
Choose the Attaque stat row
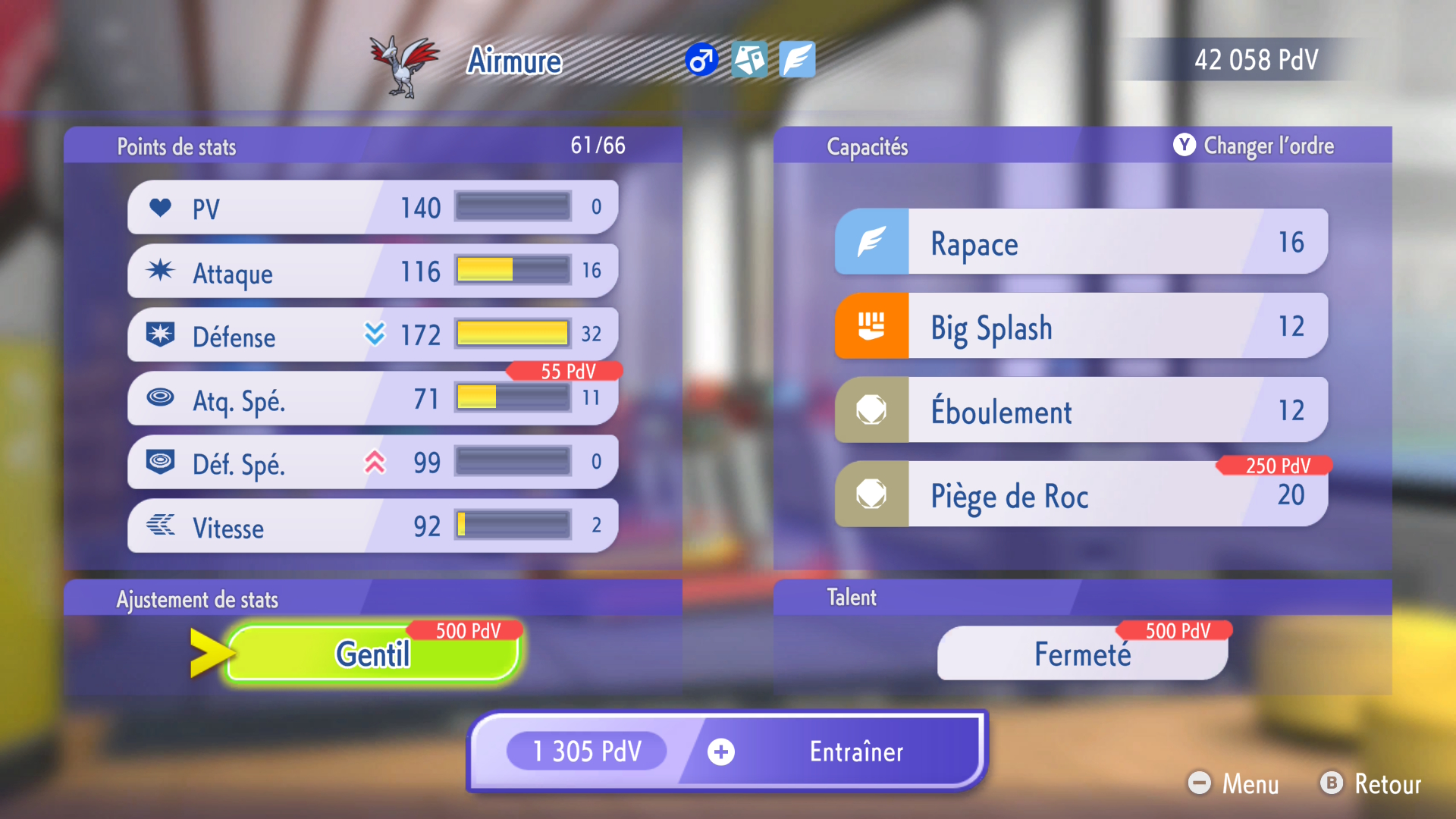372,271
